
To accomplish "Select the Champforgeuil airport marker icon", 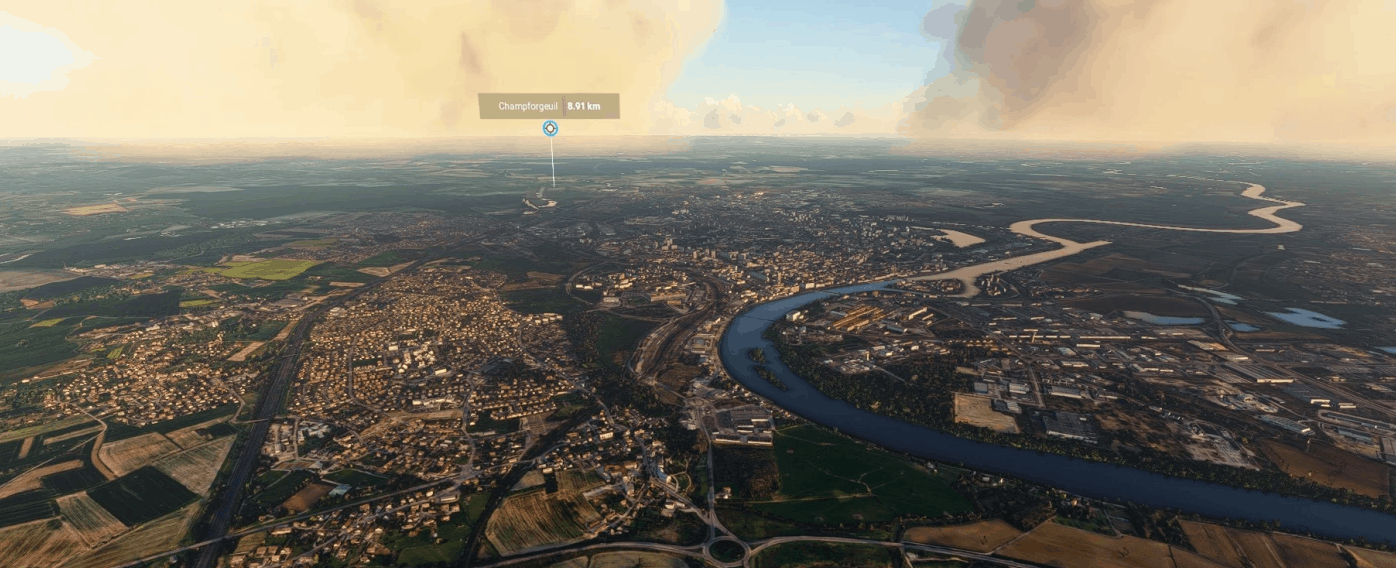I will pyautogui.click(x=550, y=128).
